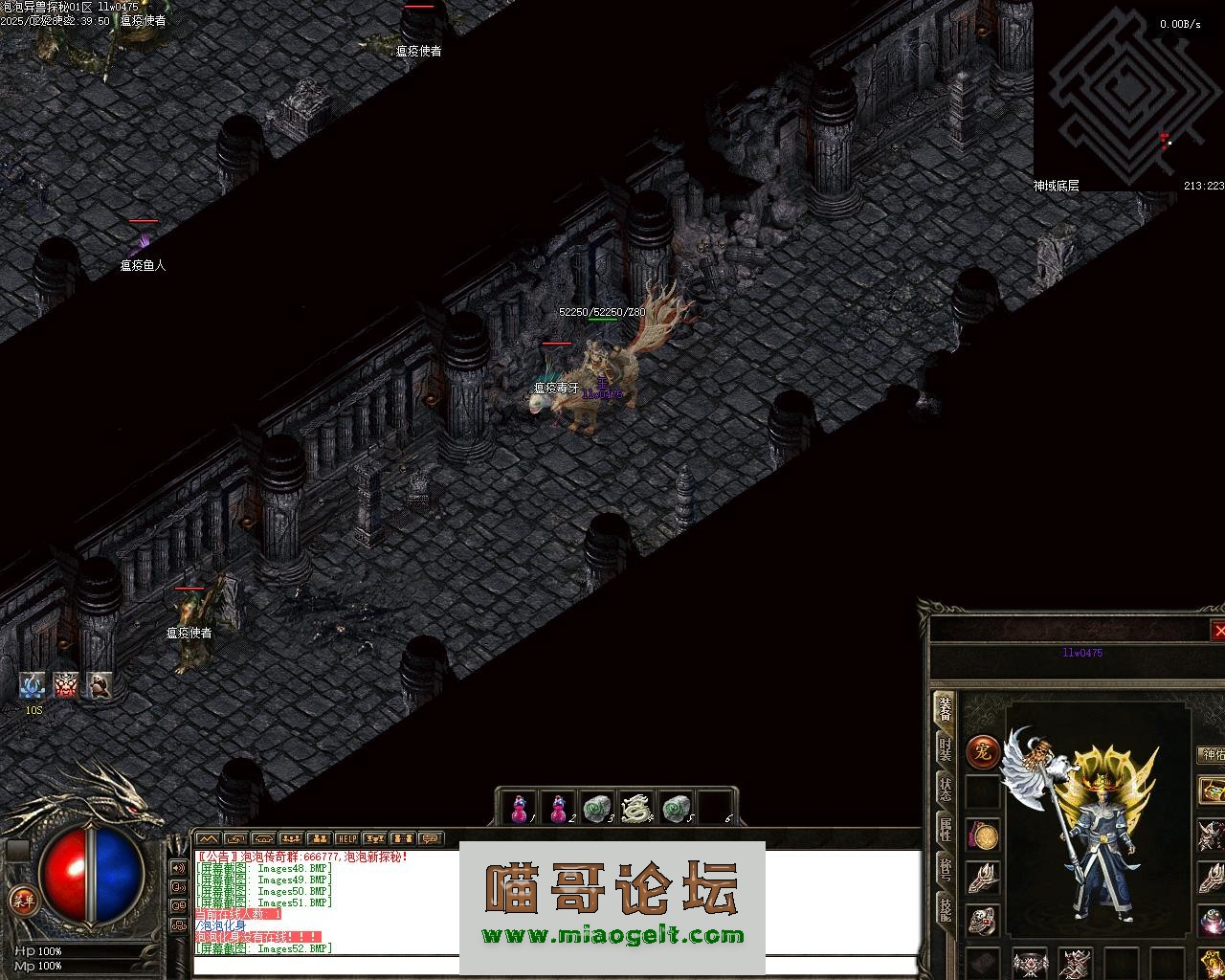Viewport: 1225px width, 980px height.
Task: Use the green stone in hotbar slot 3
Action: tap(597, 809)
